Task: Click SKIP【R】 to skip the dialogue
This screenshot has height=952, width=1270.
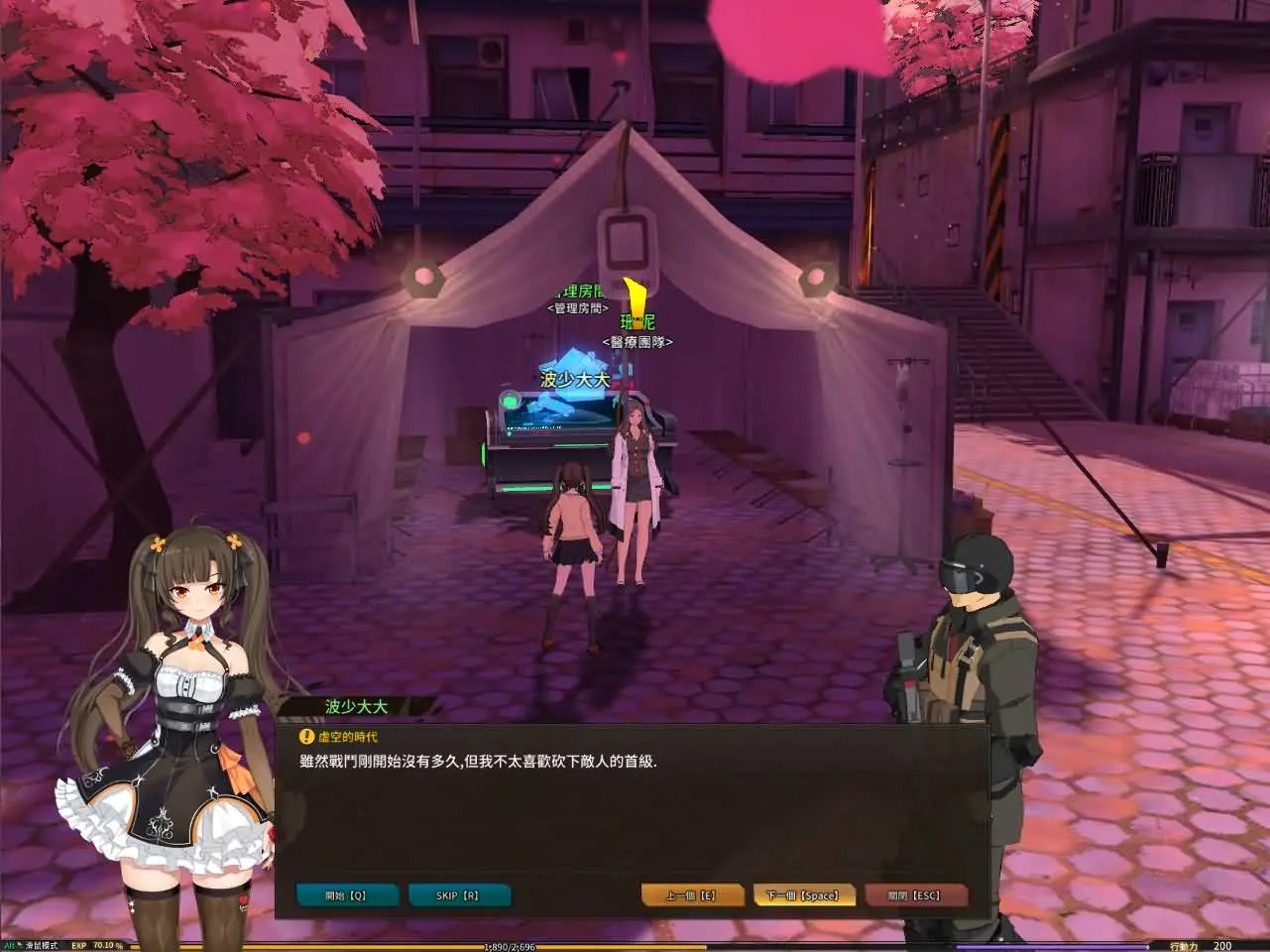Action: tap(460, 894)
